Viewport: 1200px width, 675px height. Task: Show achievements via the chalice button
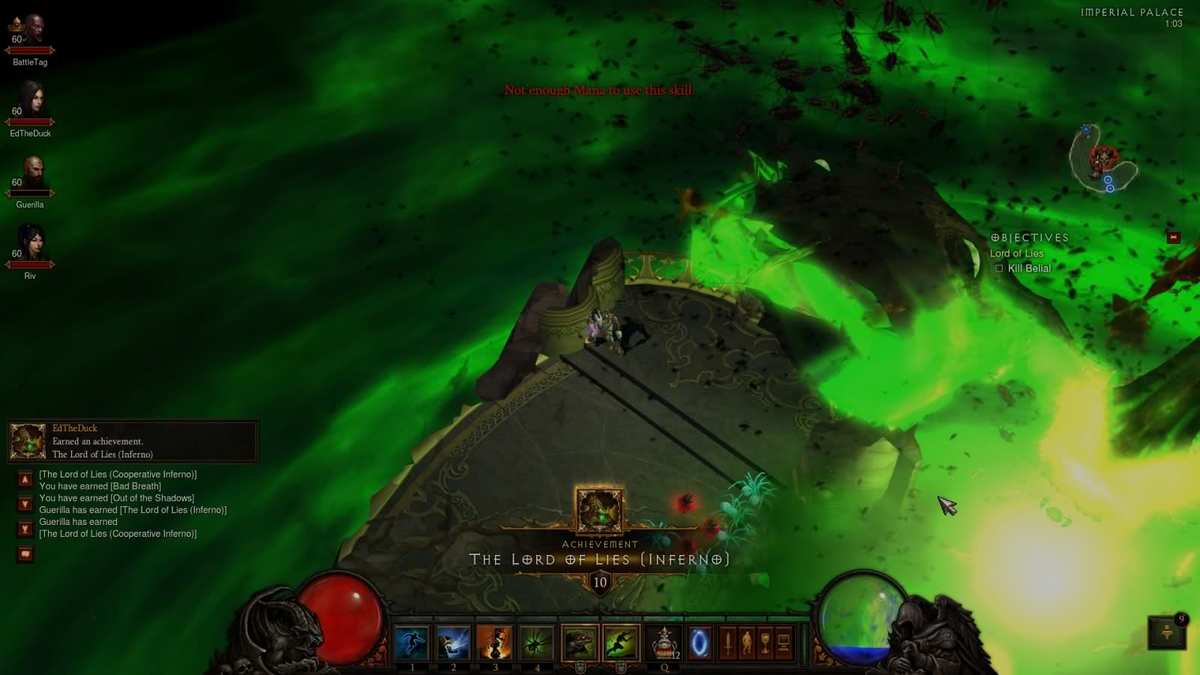coord(765,643)
